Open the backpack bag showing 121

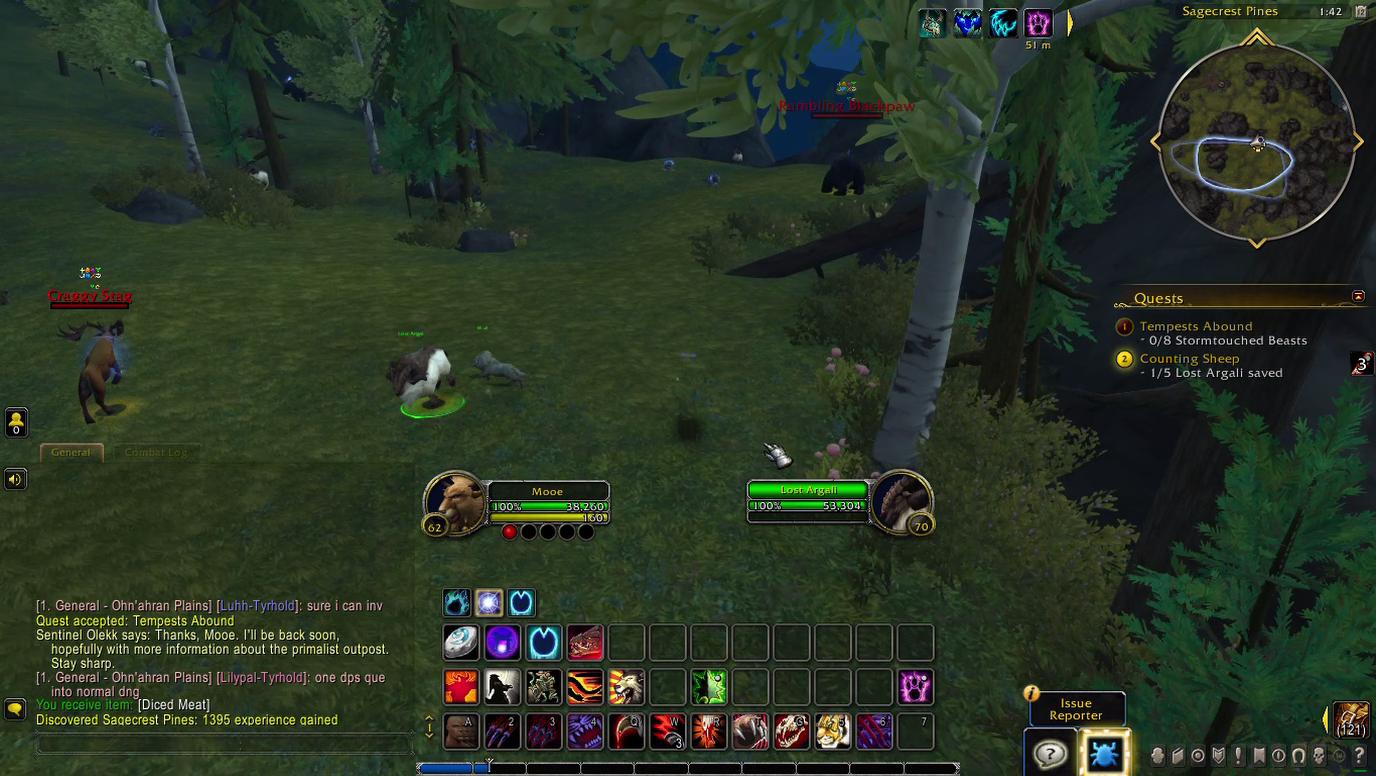tap(1351, 718)
